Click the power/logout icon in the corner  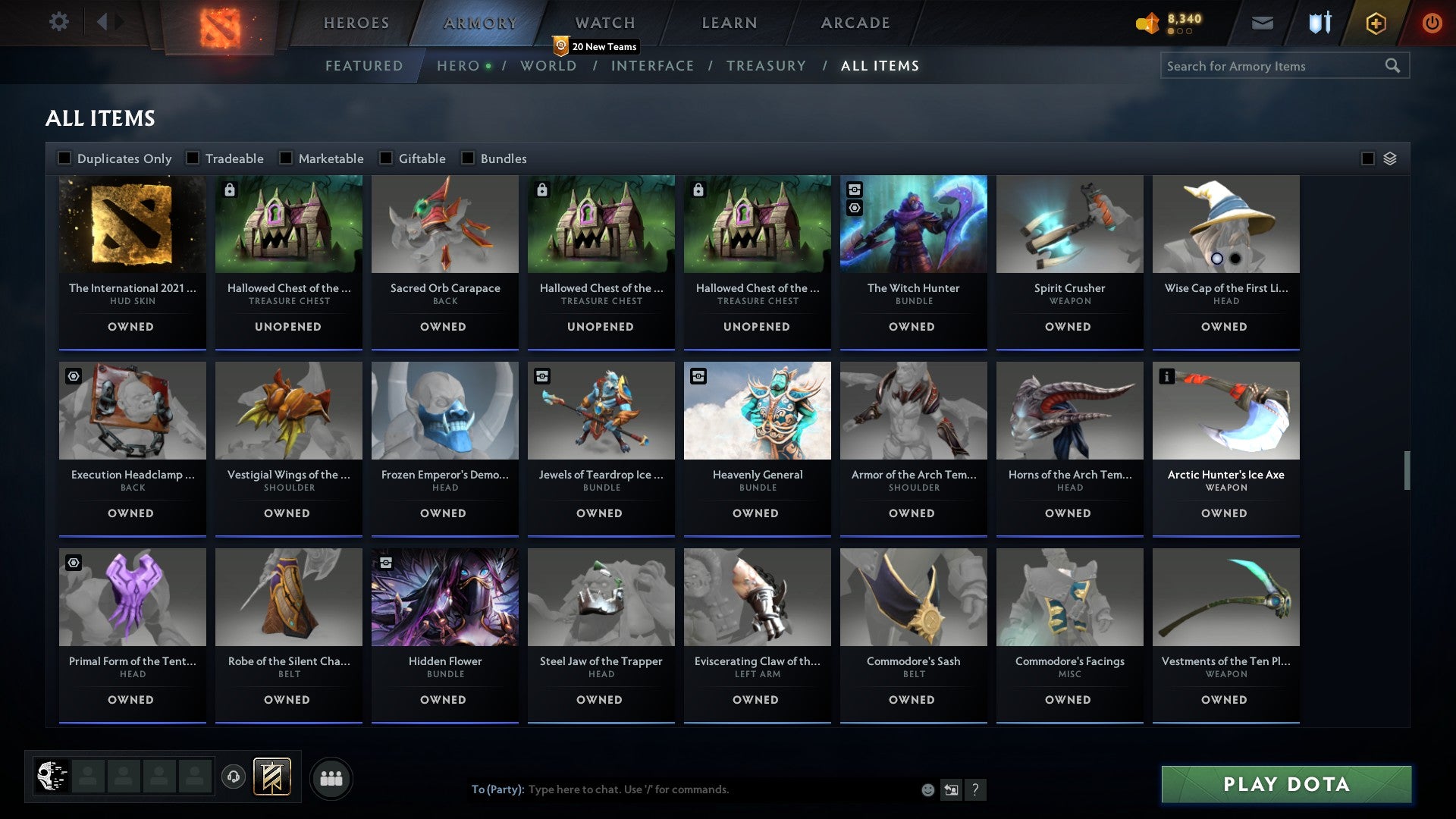[x=1432, y=23]
